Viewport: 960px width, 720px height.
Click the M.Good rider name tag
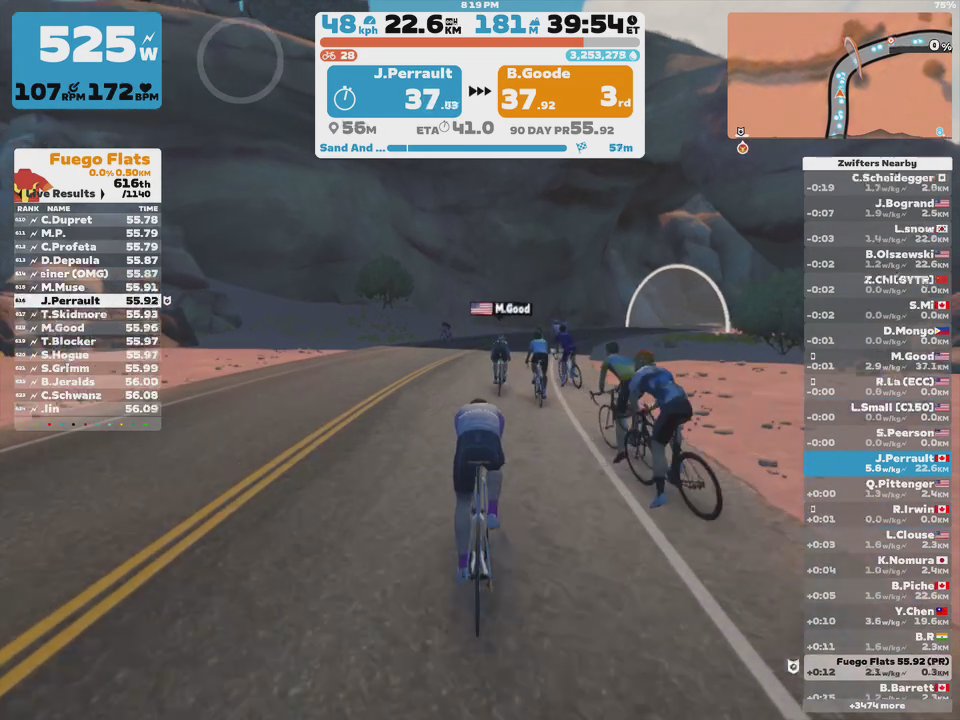[501, 309]
